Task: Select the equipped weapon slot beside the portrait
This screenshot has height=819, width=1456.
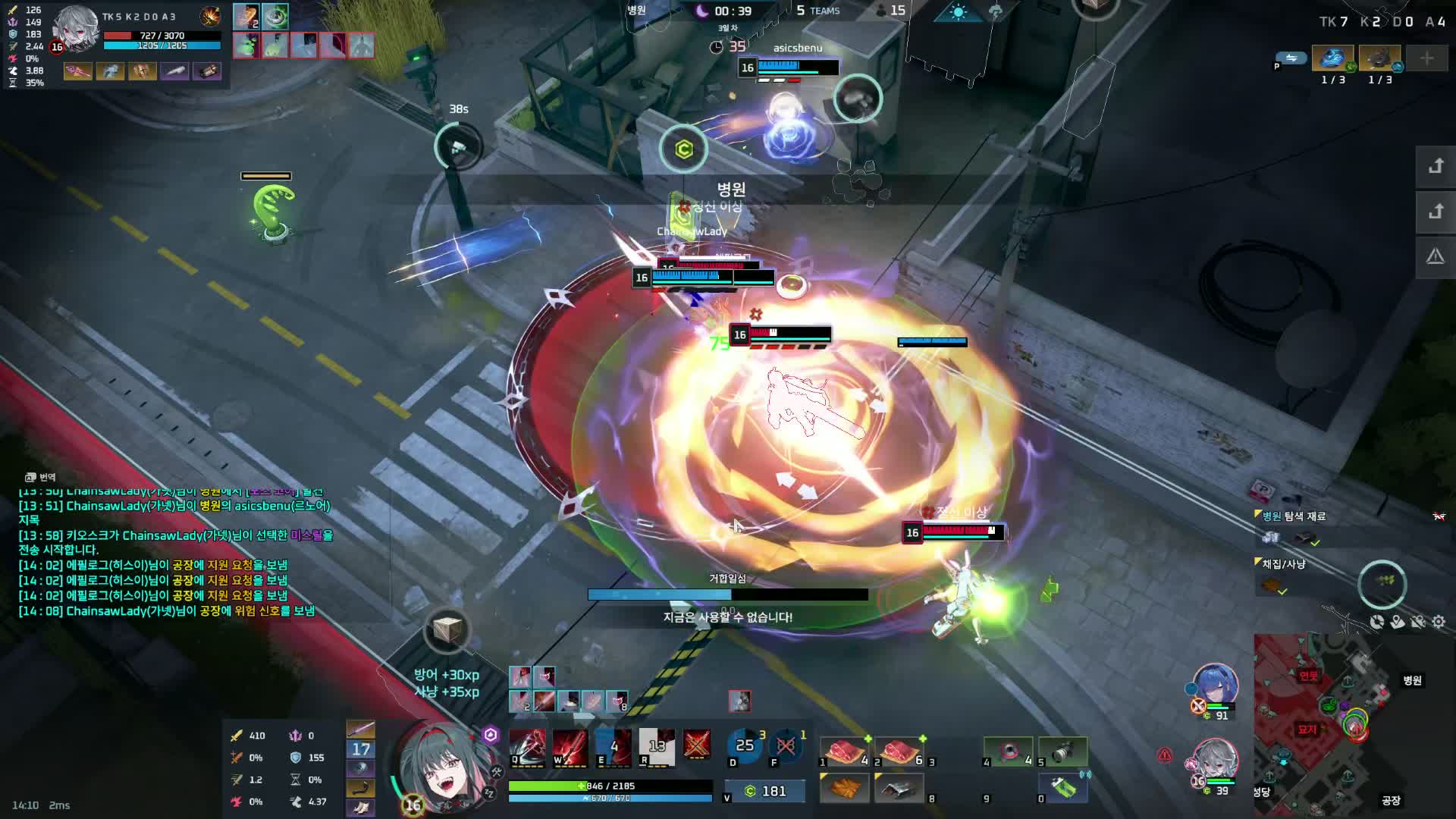Action: click(x=361, y=730)
